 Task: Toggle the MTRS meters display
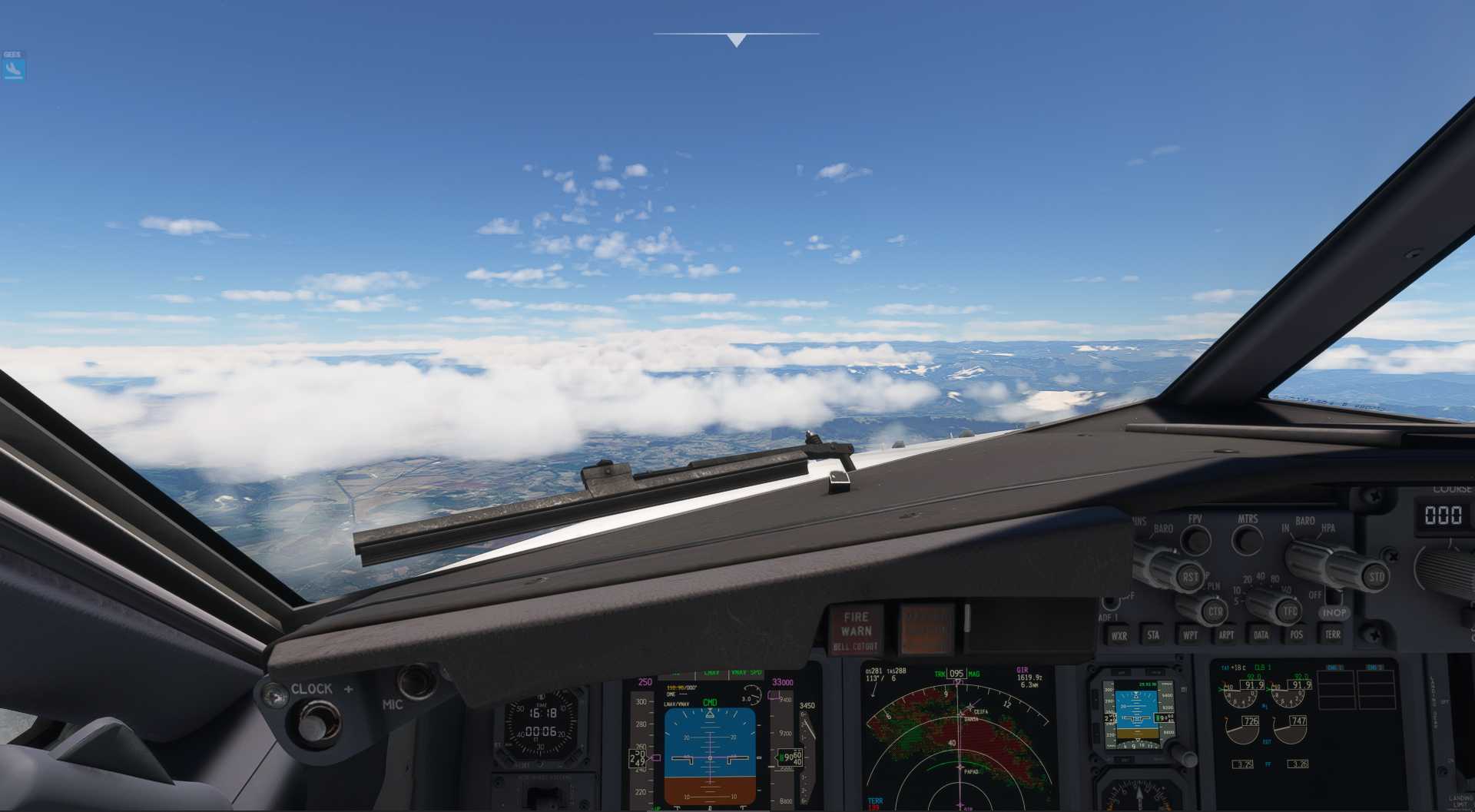[x=1248, y=539]
